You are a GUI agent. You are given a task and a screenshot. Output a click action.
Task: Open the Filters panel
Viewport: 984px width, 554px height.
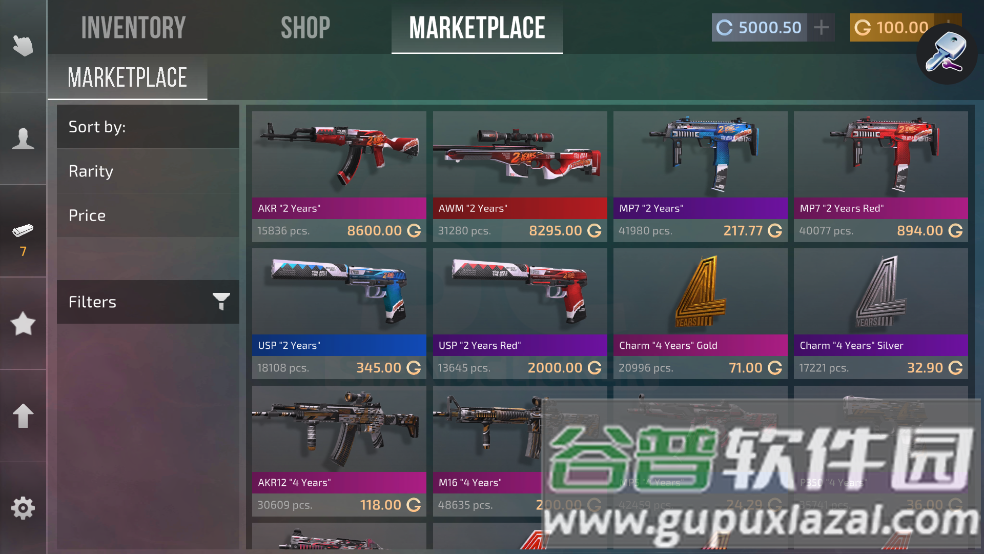(147, 302)
